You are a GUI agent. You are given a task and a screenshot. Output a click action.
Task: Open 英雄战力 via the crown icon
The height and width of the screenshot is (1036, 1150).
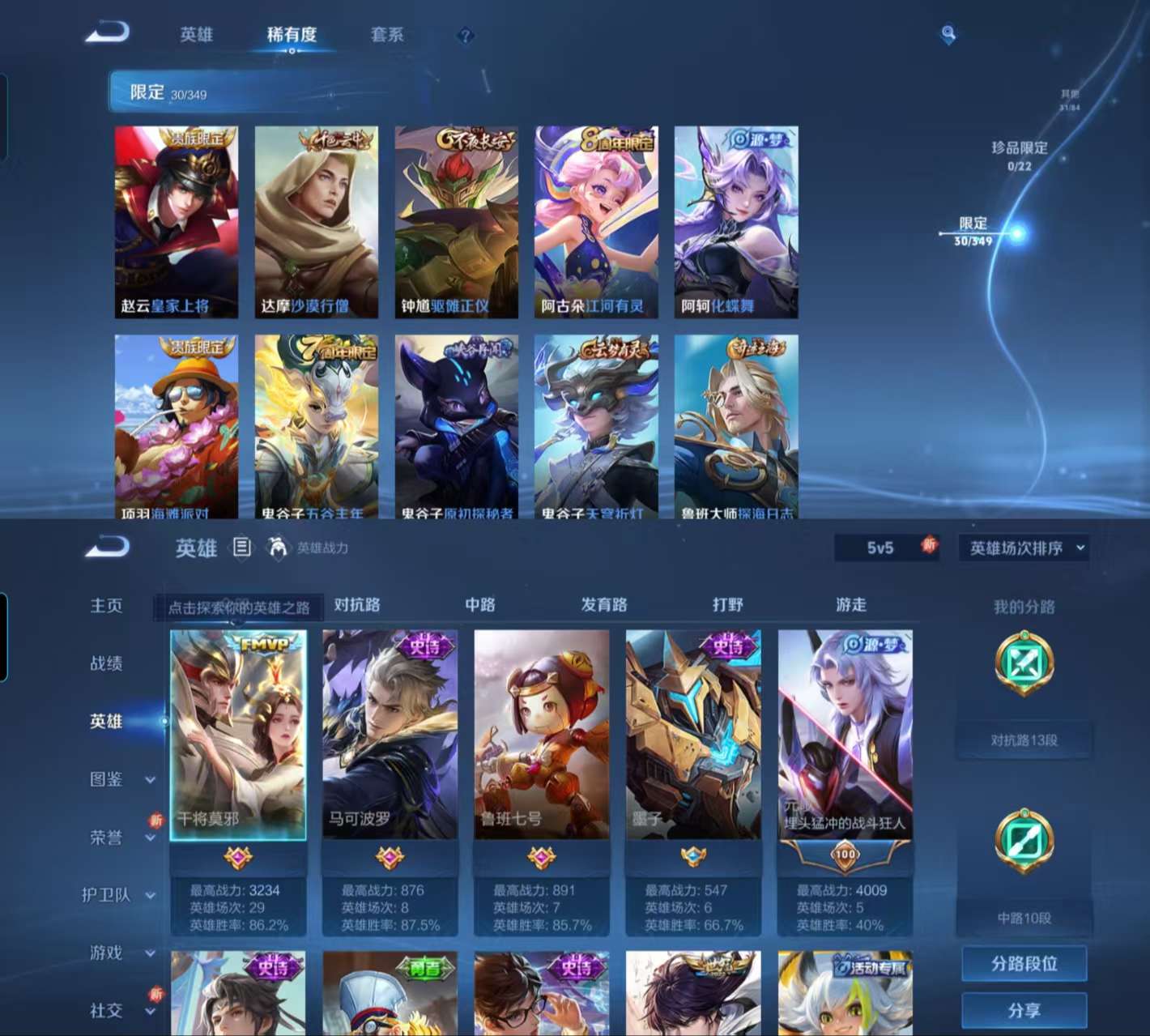[278, 548]
